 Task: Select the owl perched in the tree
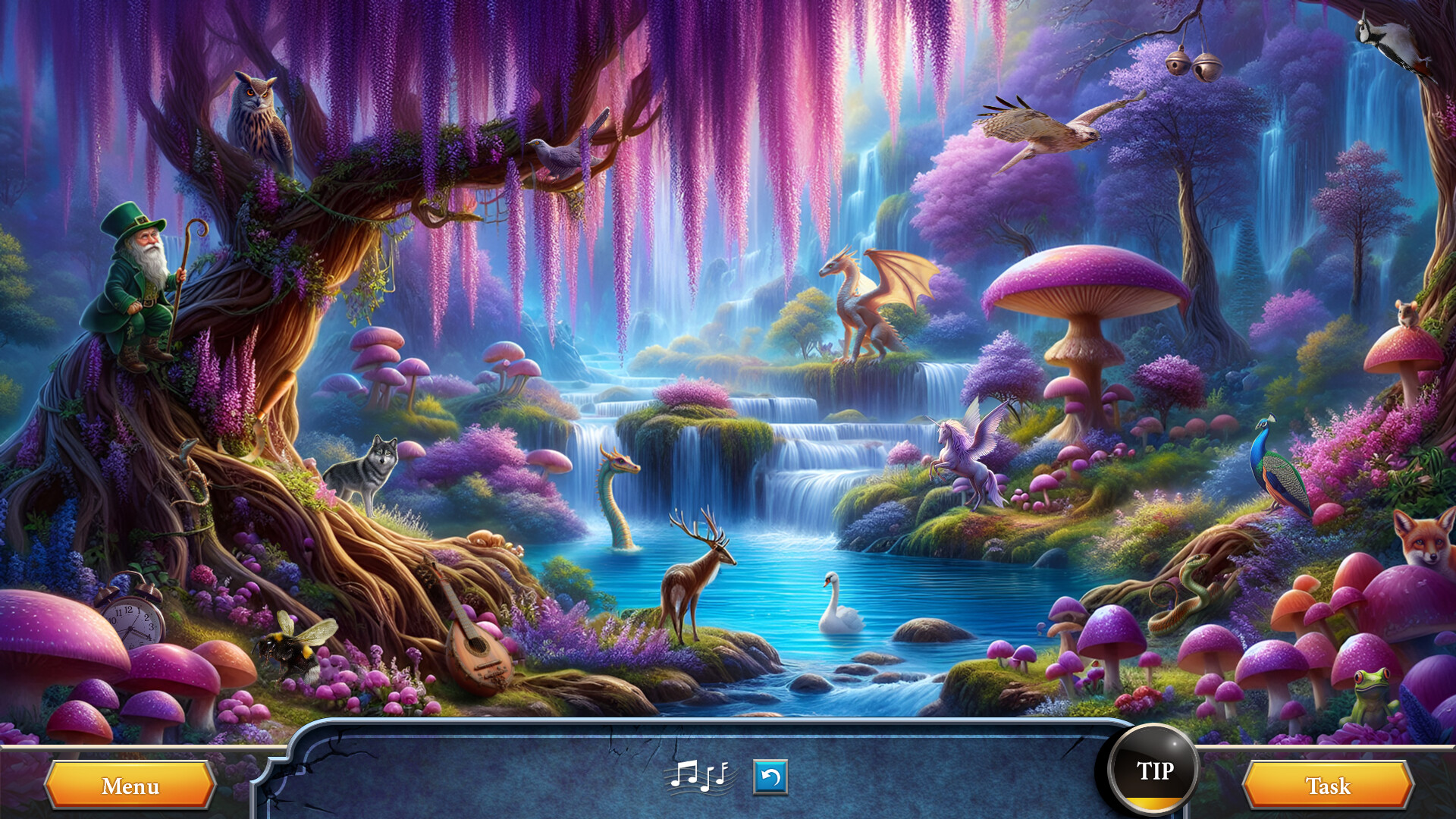point(262,118)
